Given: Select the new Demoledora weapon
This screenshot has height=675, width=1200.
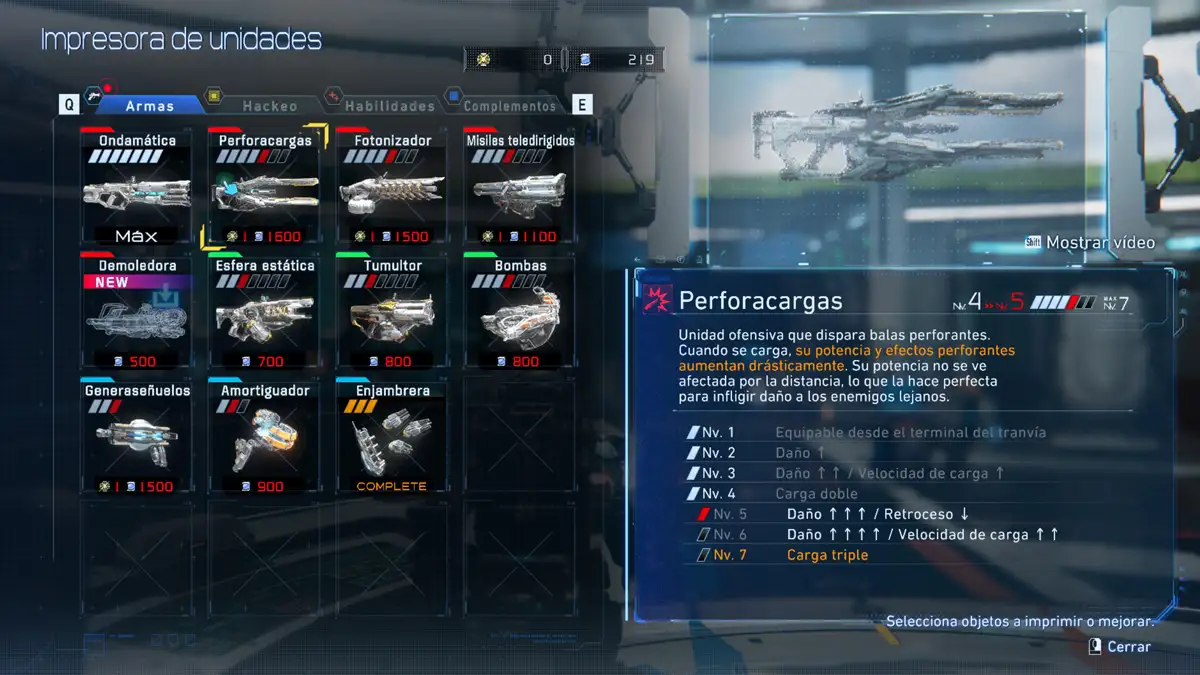Looking at the screenshot, I should click(x=137, y=313).
